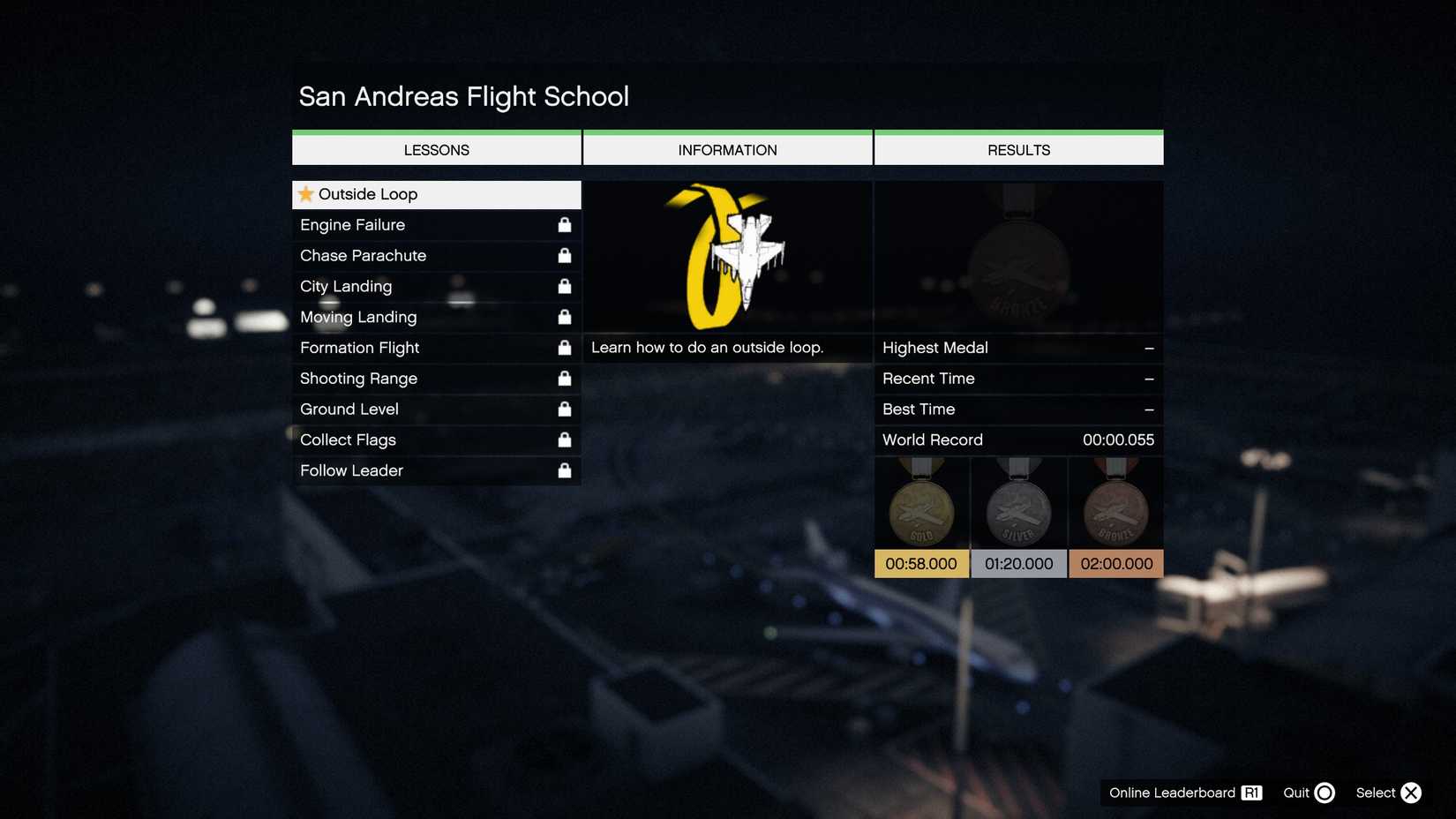Click the lock icon next to Engine Failure

(x=565, y=225)
